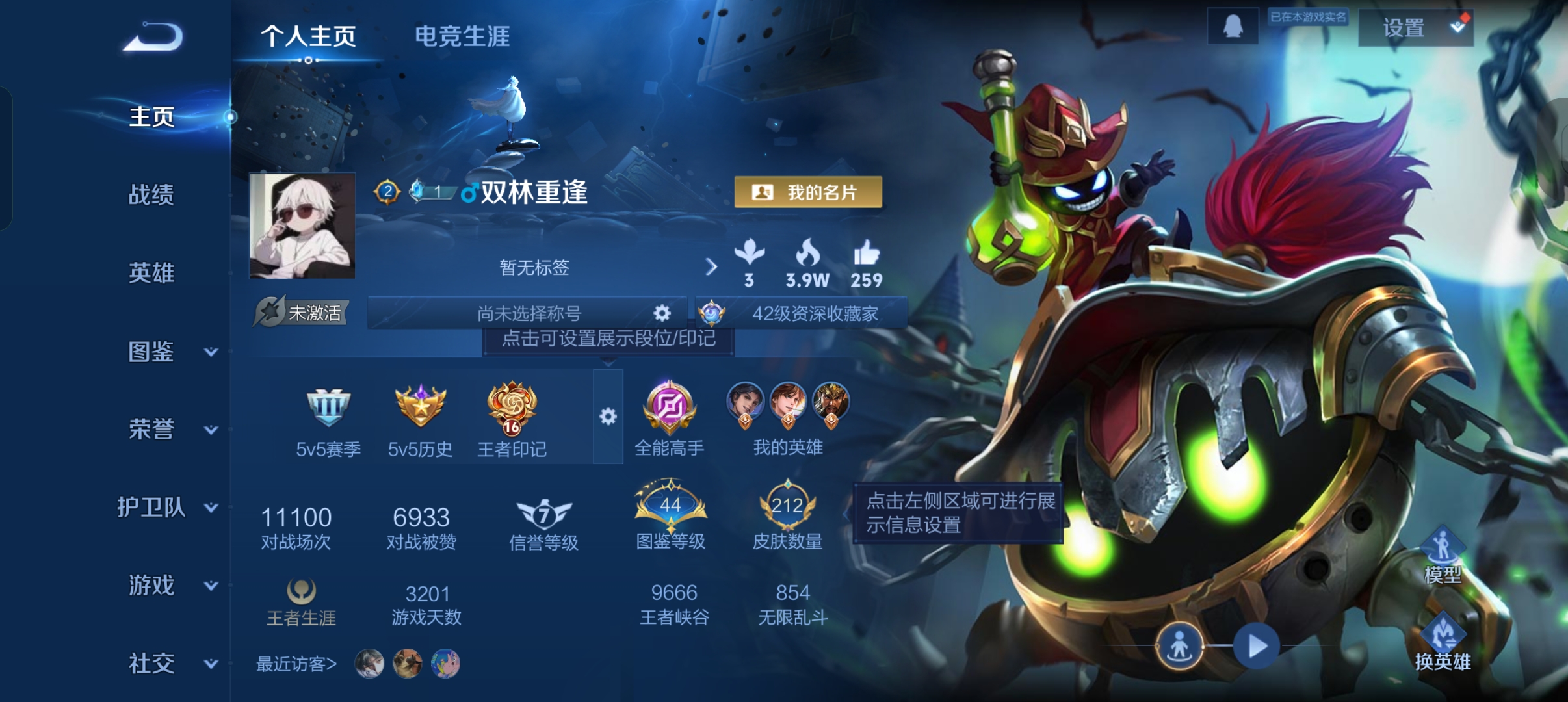The width and height of the screenshot is (1568, 702).
Task: Open 我的名片 card
Action: 808,192
